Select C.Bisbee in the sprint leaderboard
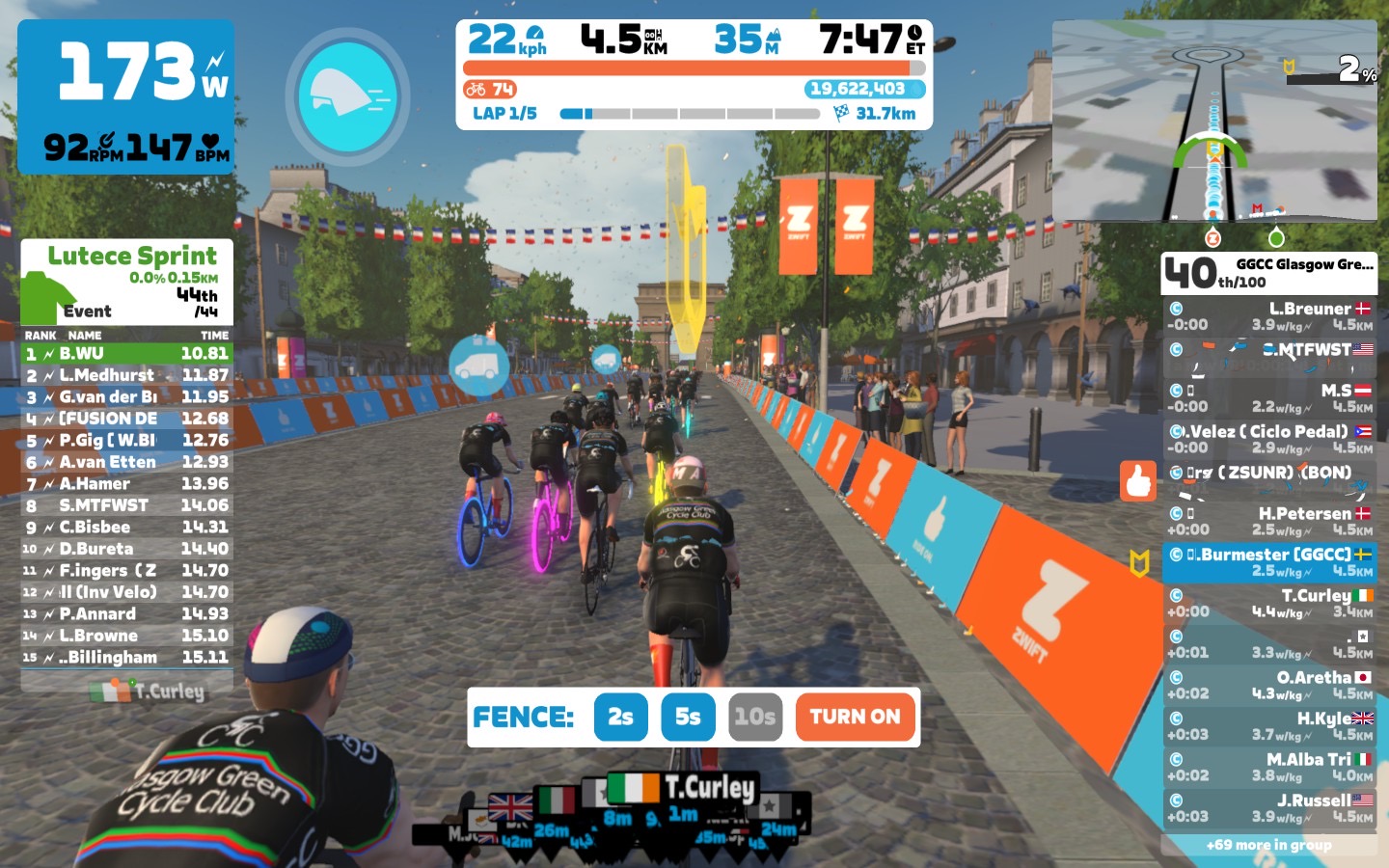This screenshot has width=1389, height=868. (x=126, y=528)
